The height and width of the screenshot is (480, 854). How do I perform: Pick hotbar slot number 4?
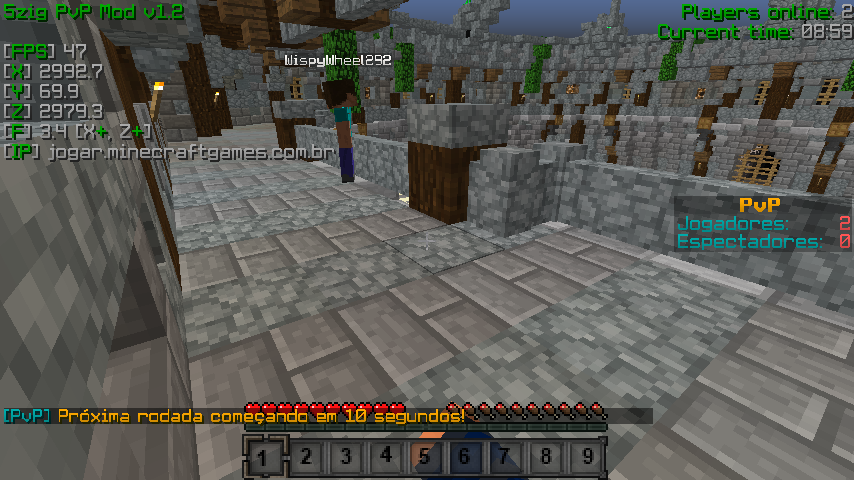pyautogui.click(x=385, y=458)
